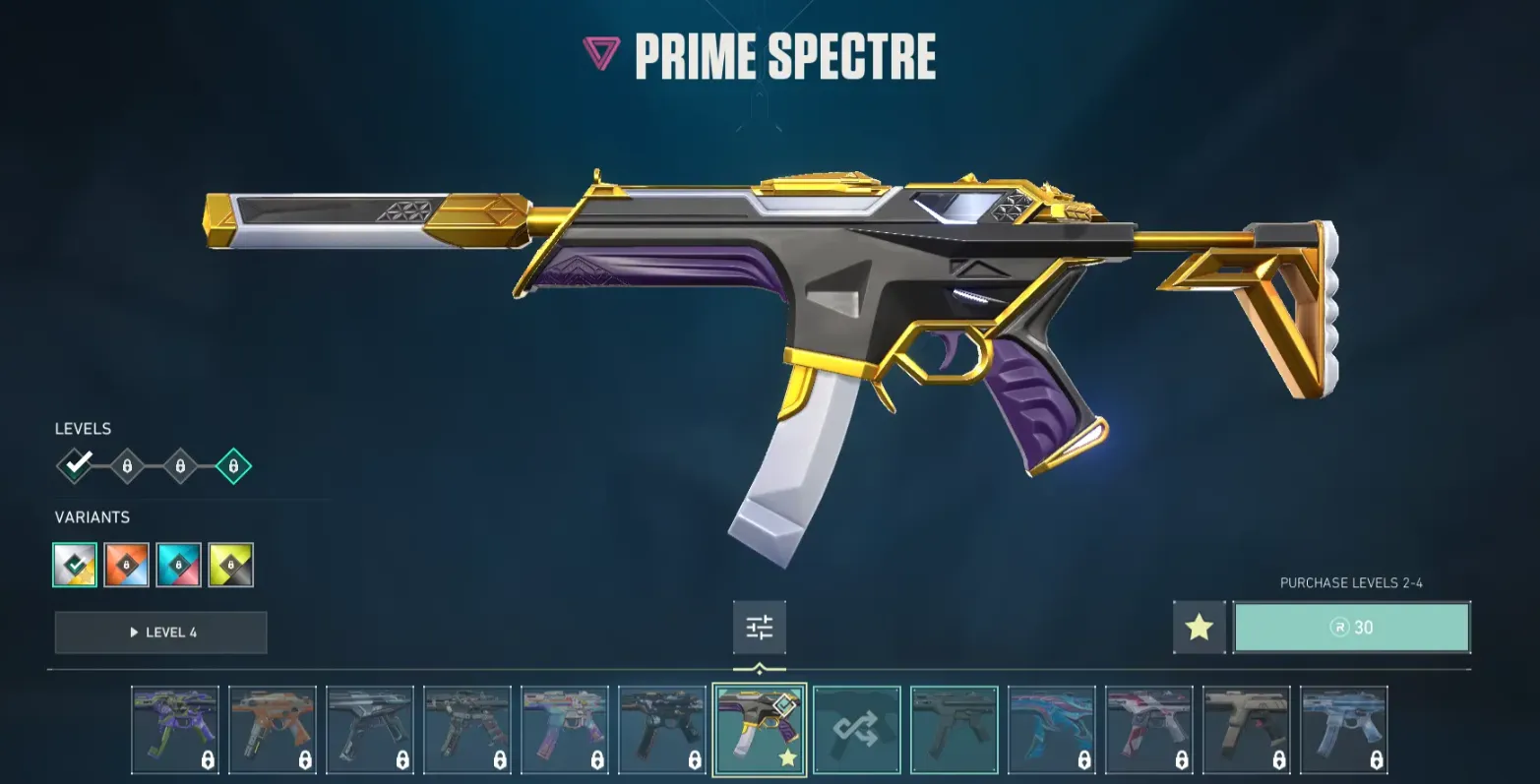Select the Prime Spectre thumbnail with star

759,729
